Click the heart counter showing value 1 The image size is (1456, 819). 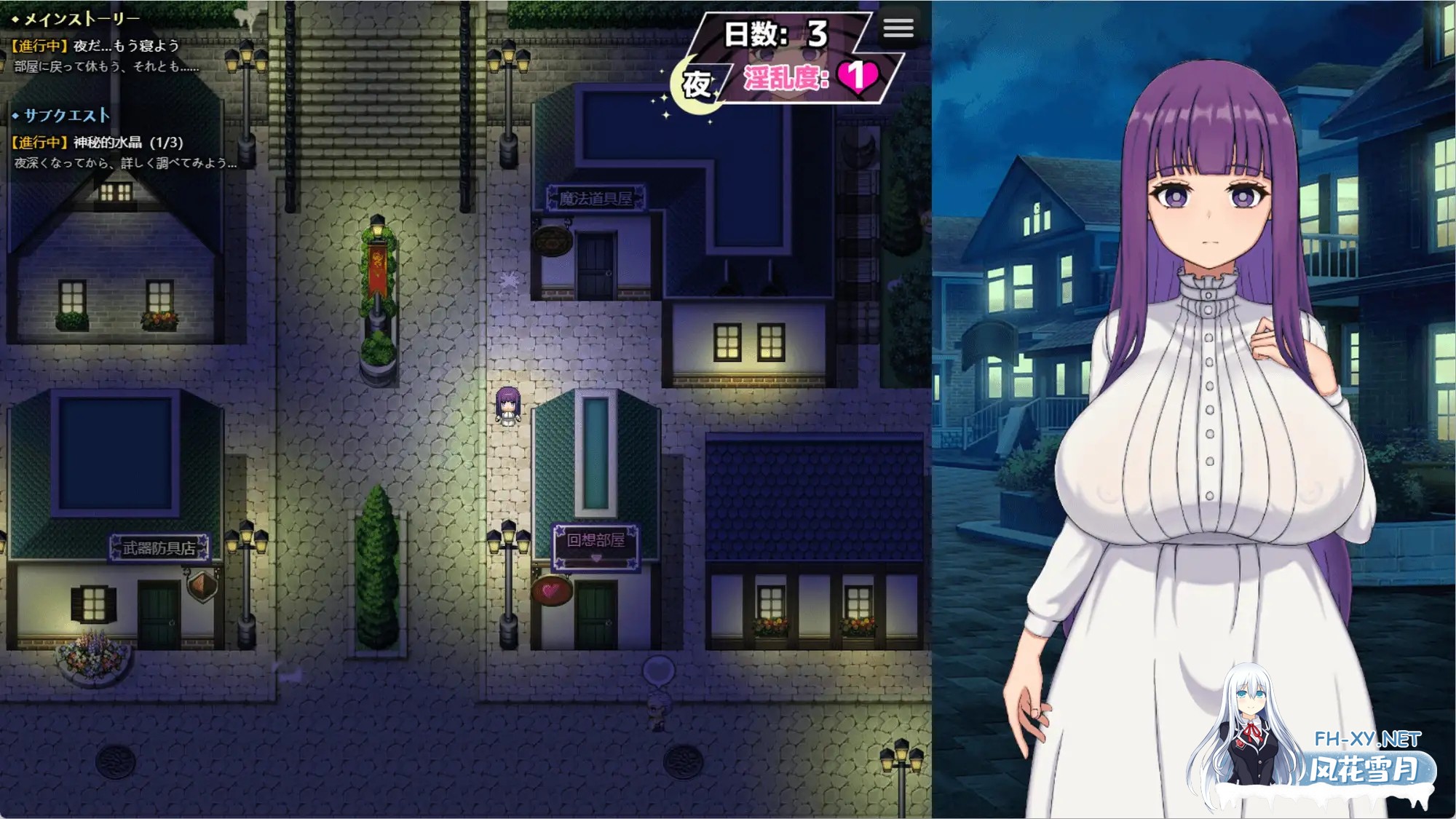click(856, 76)
